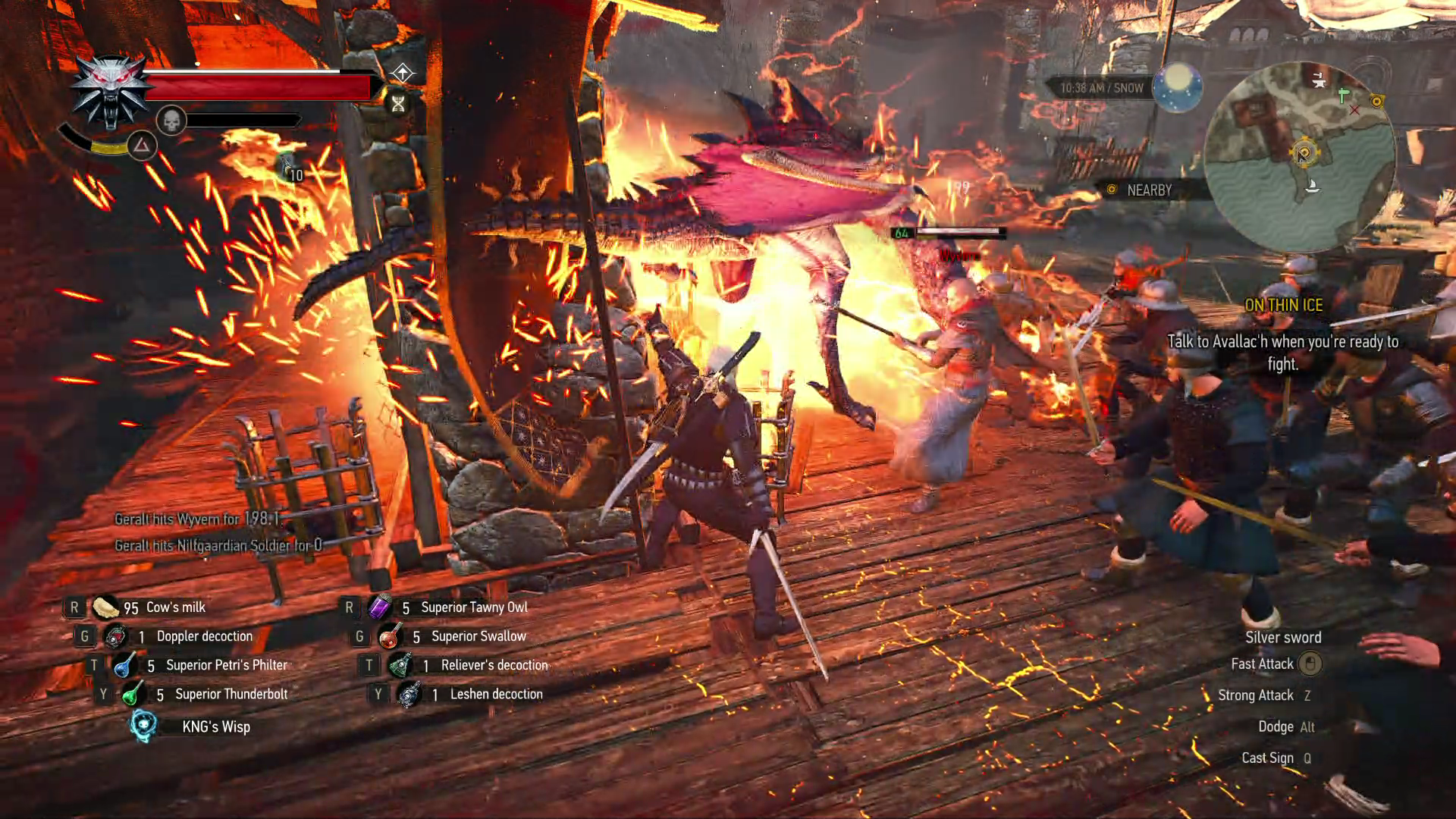Open the On Thin Ice quest tracker
Image resolution: width=1456 pixels, height=819 pixels.
(1283, 305)
